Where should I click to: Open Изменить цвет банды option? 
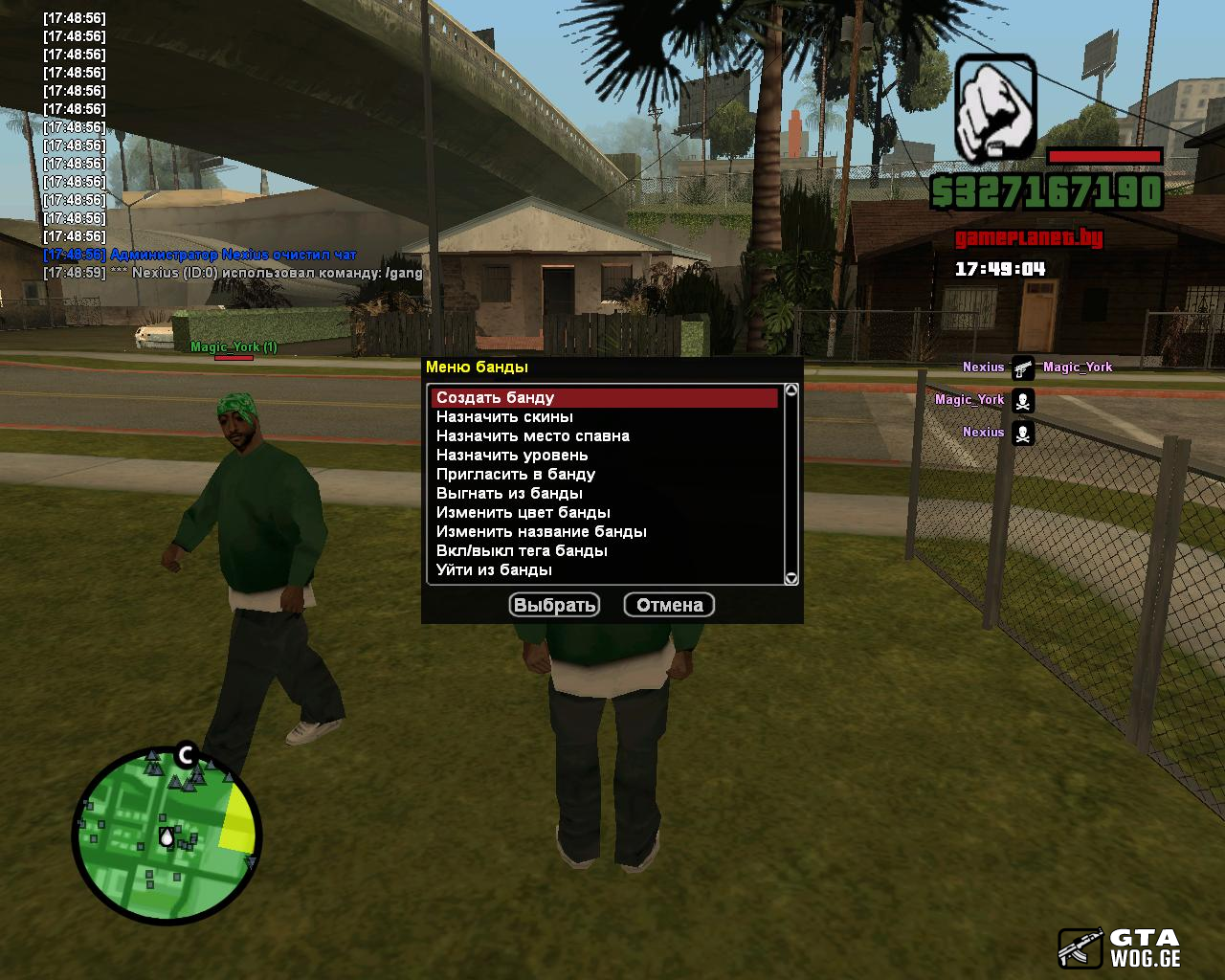[x=523, y=513]
